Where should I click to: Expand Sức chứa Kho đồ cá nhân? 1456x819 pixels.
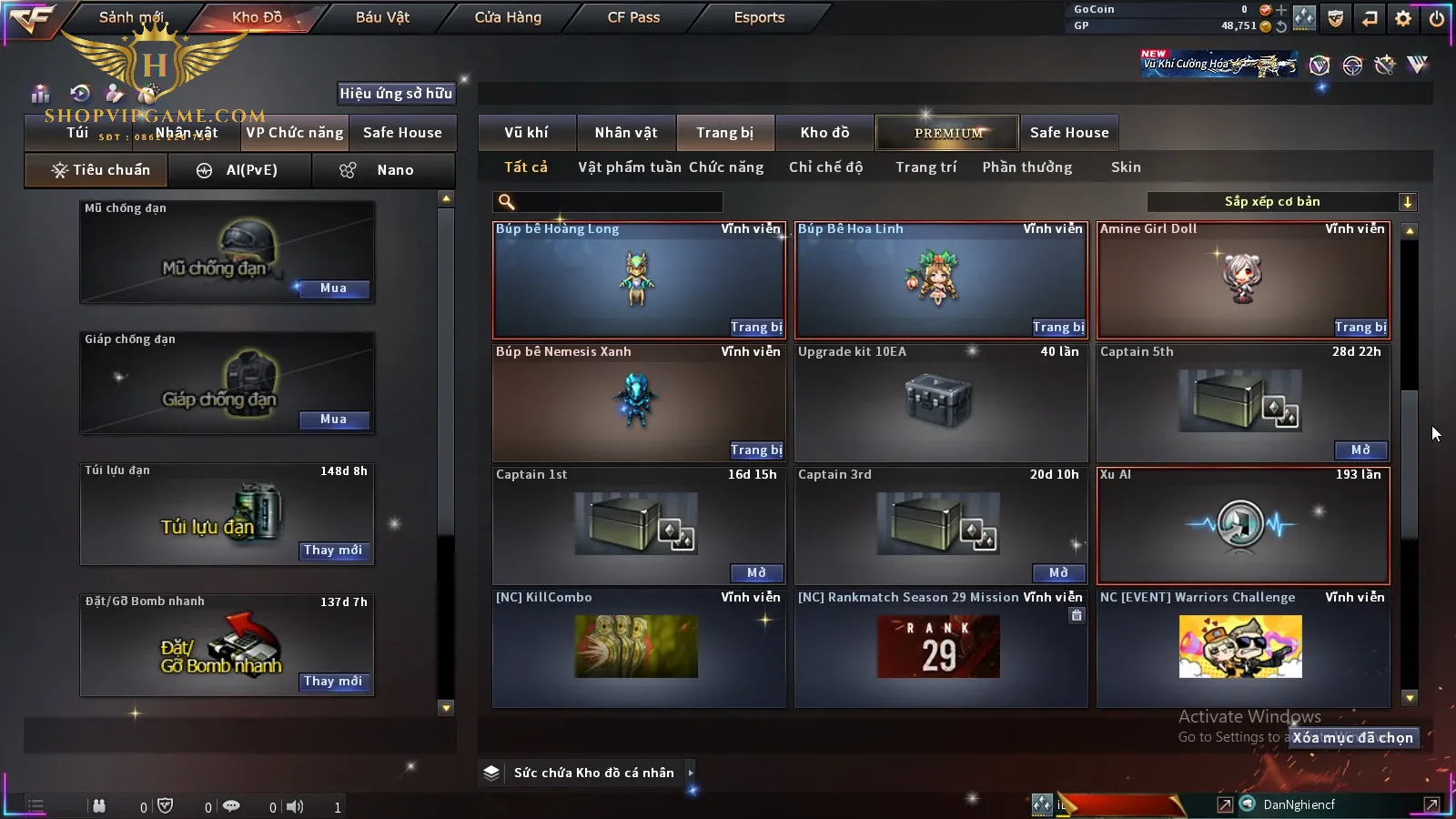(x=691, y=773)
